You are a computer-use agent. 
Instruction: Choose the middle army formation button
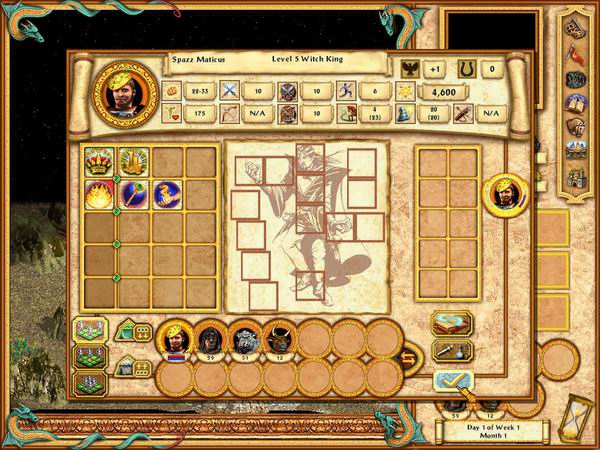click(89, 357)
